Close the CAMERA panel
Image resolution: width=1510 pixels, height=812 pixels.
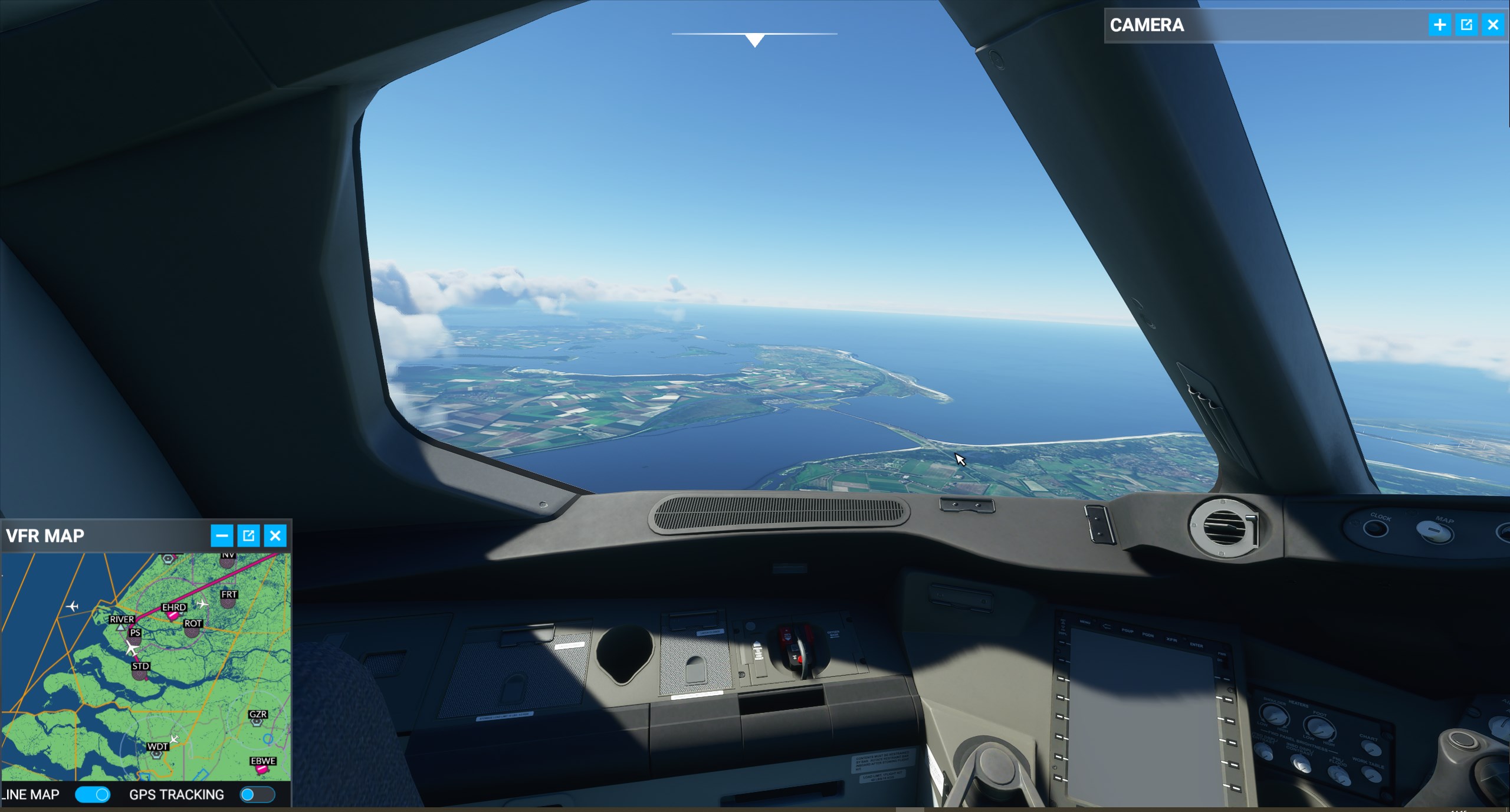point(1493,25)
